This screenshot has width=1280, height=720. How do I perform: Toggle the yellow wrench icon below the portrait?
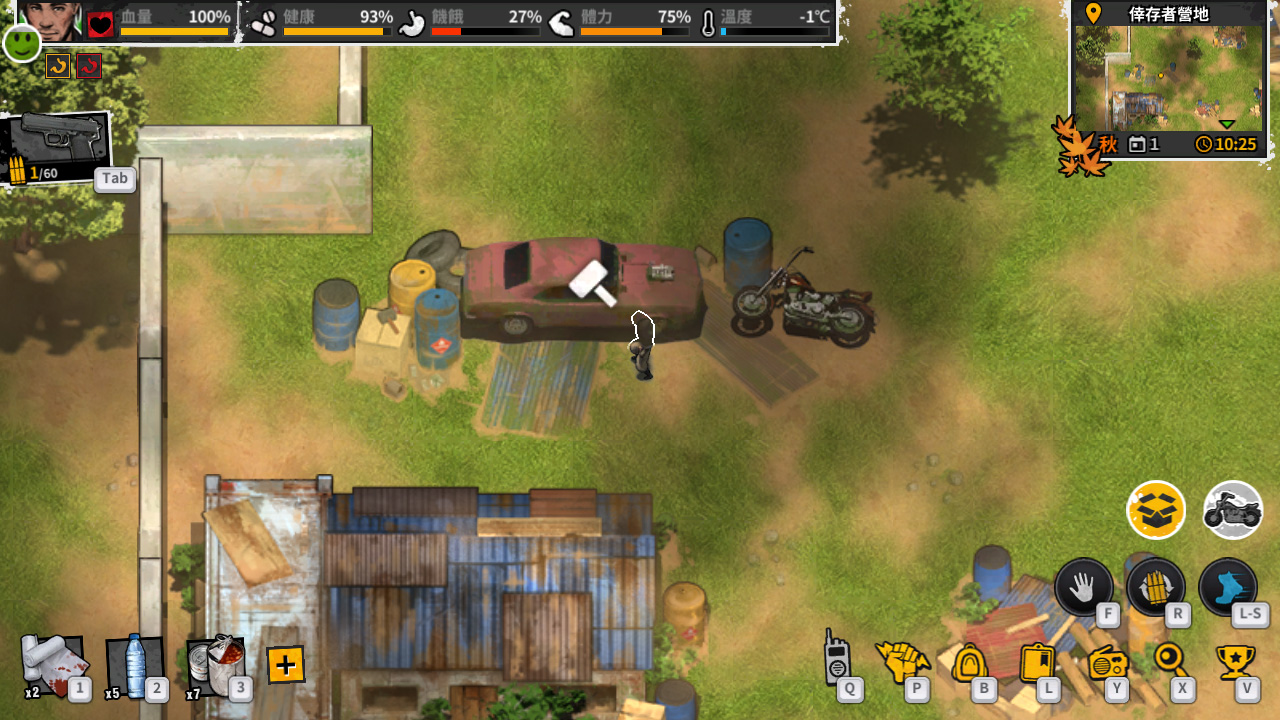click(59, 65)
